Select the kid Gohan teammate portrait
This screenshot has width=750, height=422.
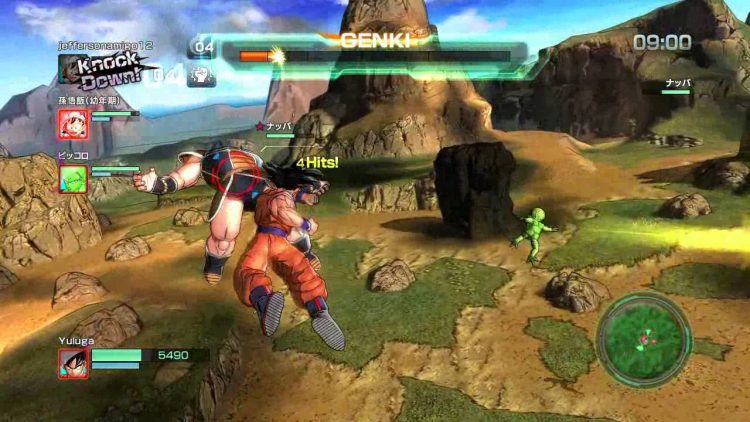point(73,124)
